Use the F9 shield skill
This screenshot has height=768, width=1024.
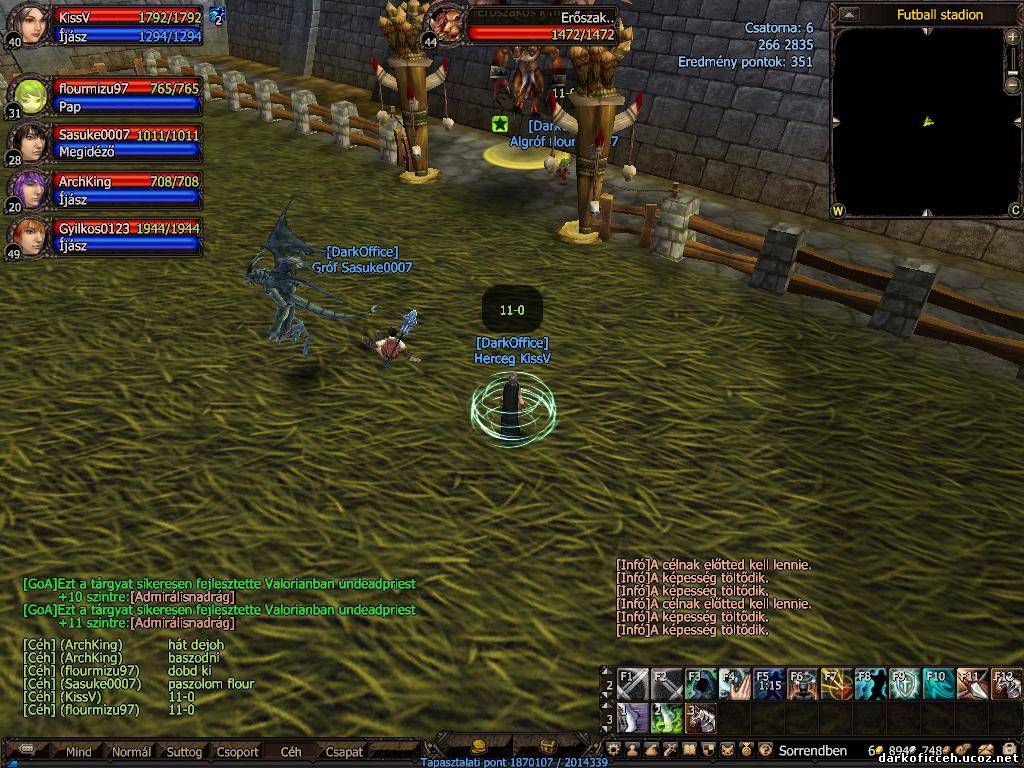coord(903,684)
